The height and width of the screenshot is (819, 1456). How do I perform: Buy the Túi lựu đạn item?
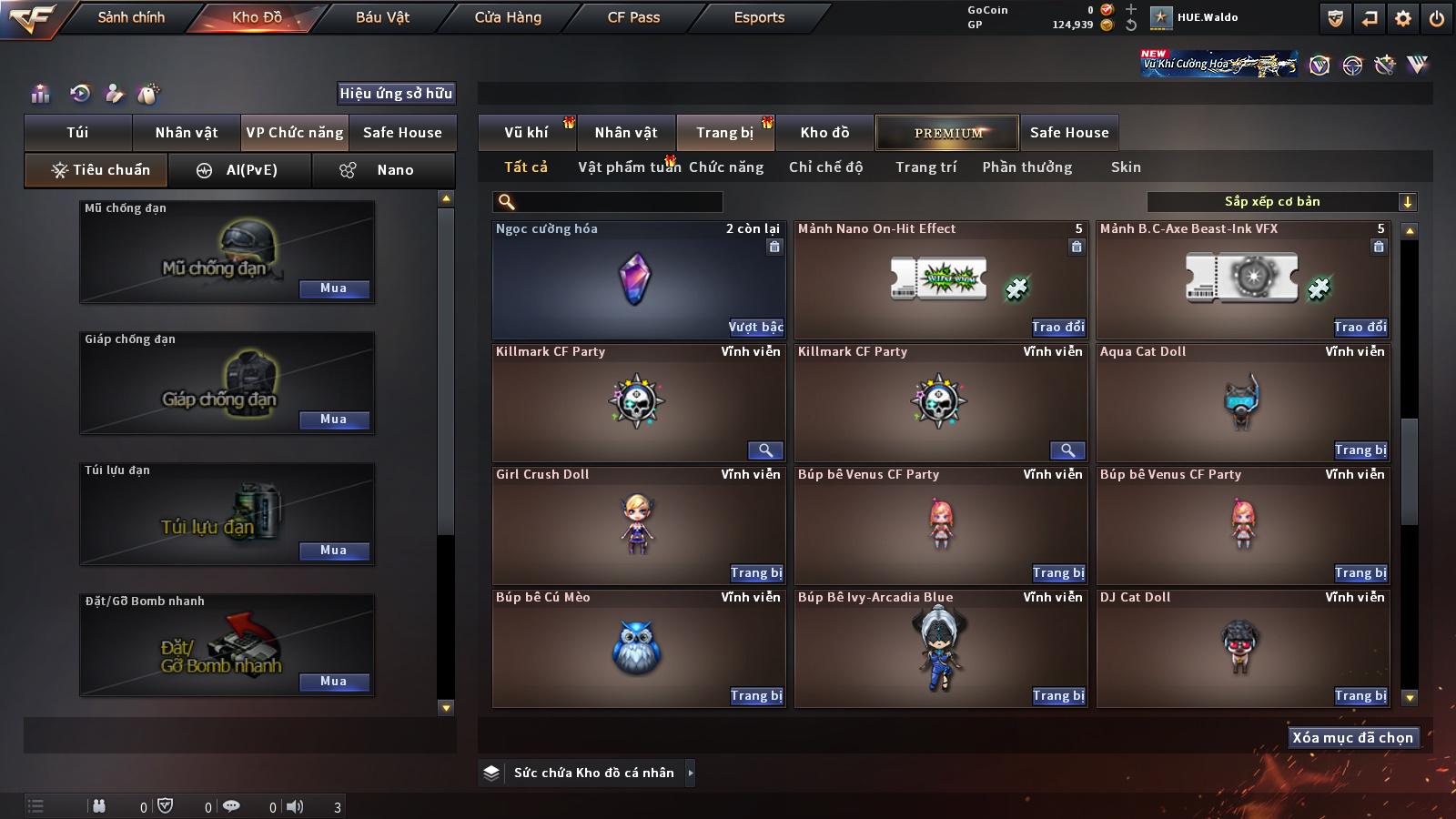(334, 551)
